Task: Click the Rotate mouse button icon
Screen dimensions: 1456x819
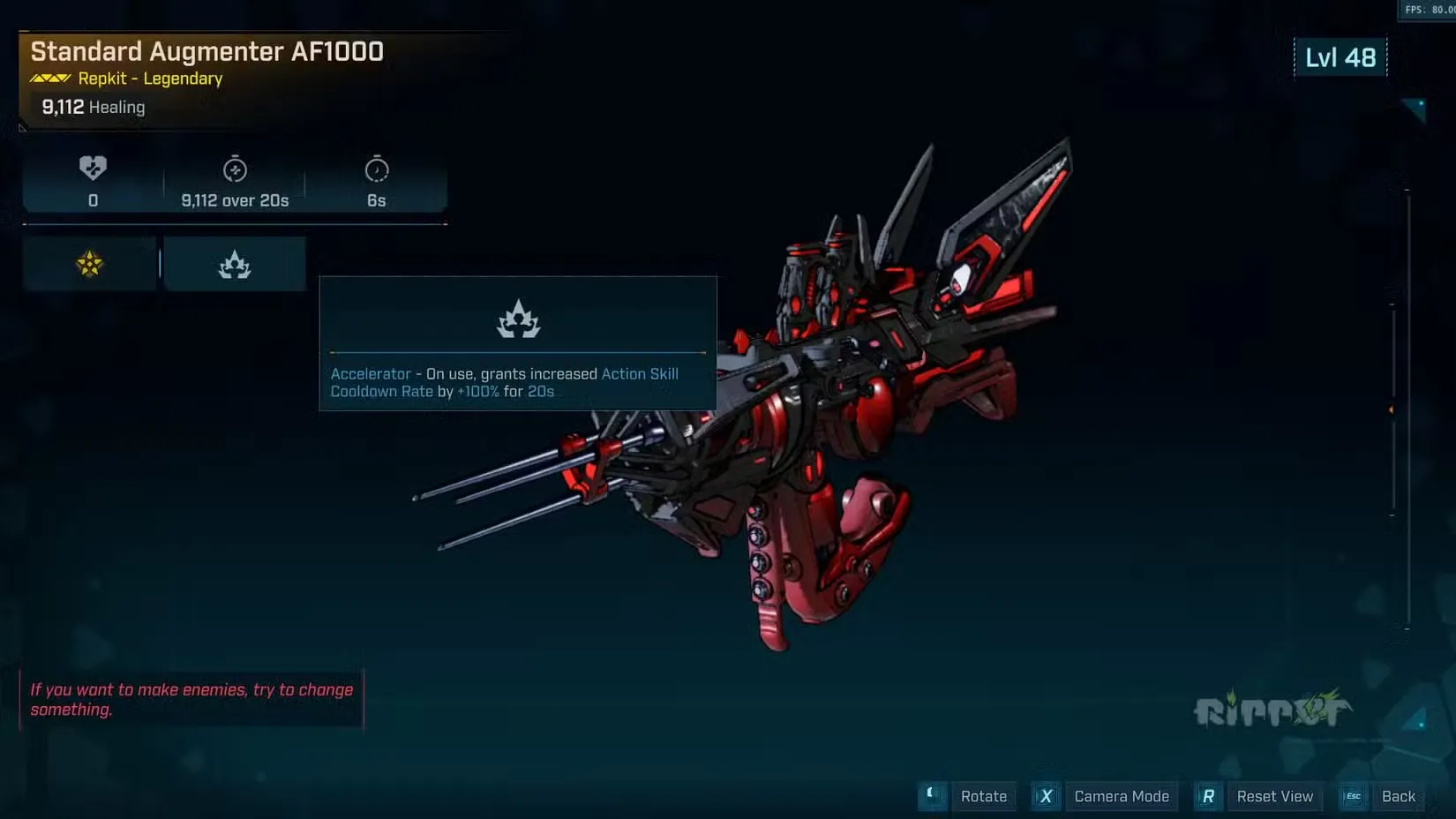Action: tap(932, 796)
